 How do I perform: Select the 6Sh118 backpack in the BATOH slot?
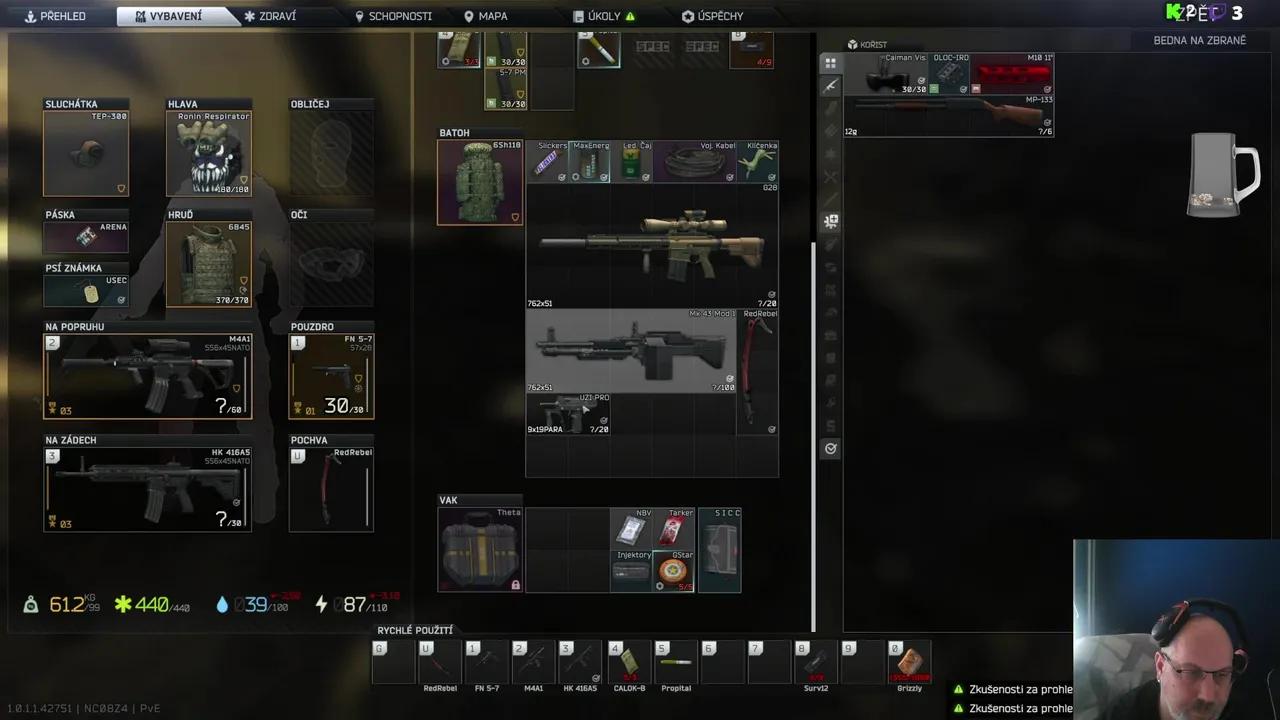479,181
